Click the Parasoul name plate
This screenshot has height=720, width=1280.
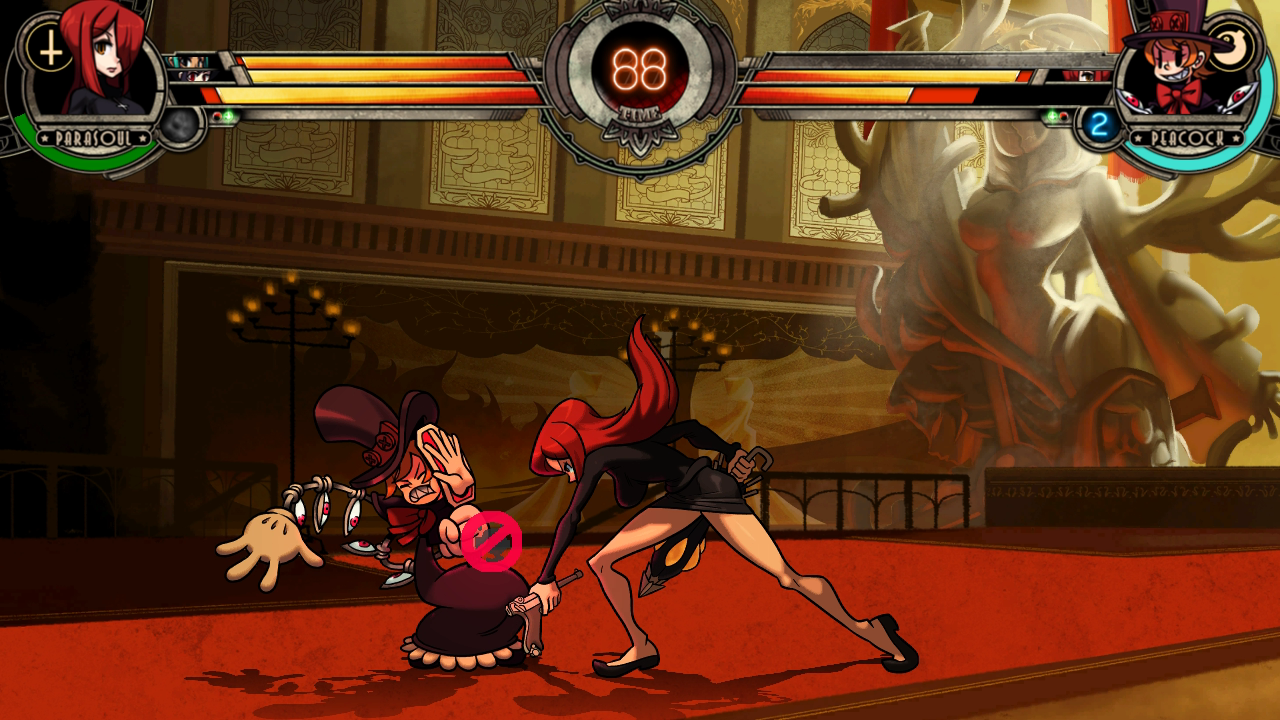[94, 138]
